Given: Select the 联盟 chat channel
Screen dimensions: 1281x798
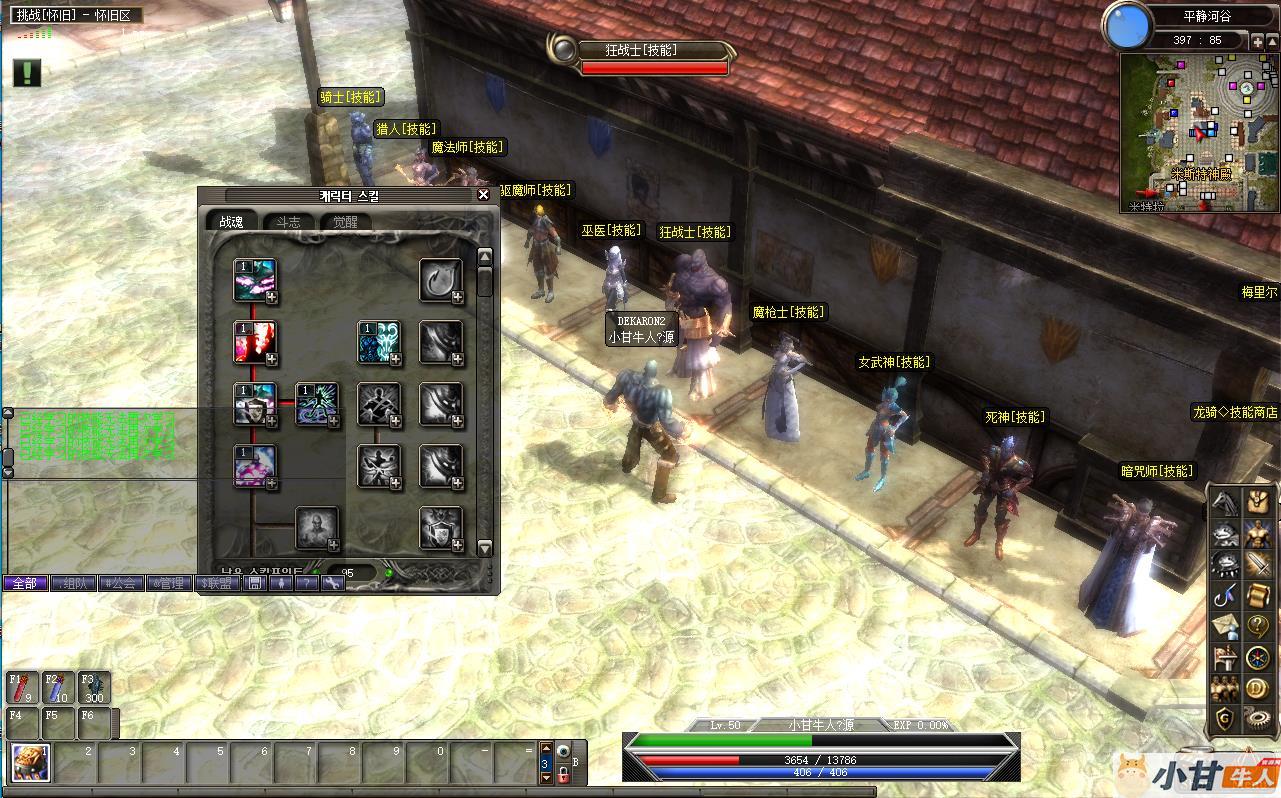Looking at the screenshot, I should point(217,583).
